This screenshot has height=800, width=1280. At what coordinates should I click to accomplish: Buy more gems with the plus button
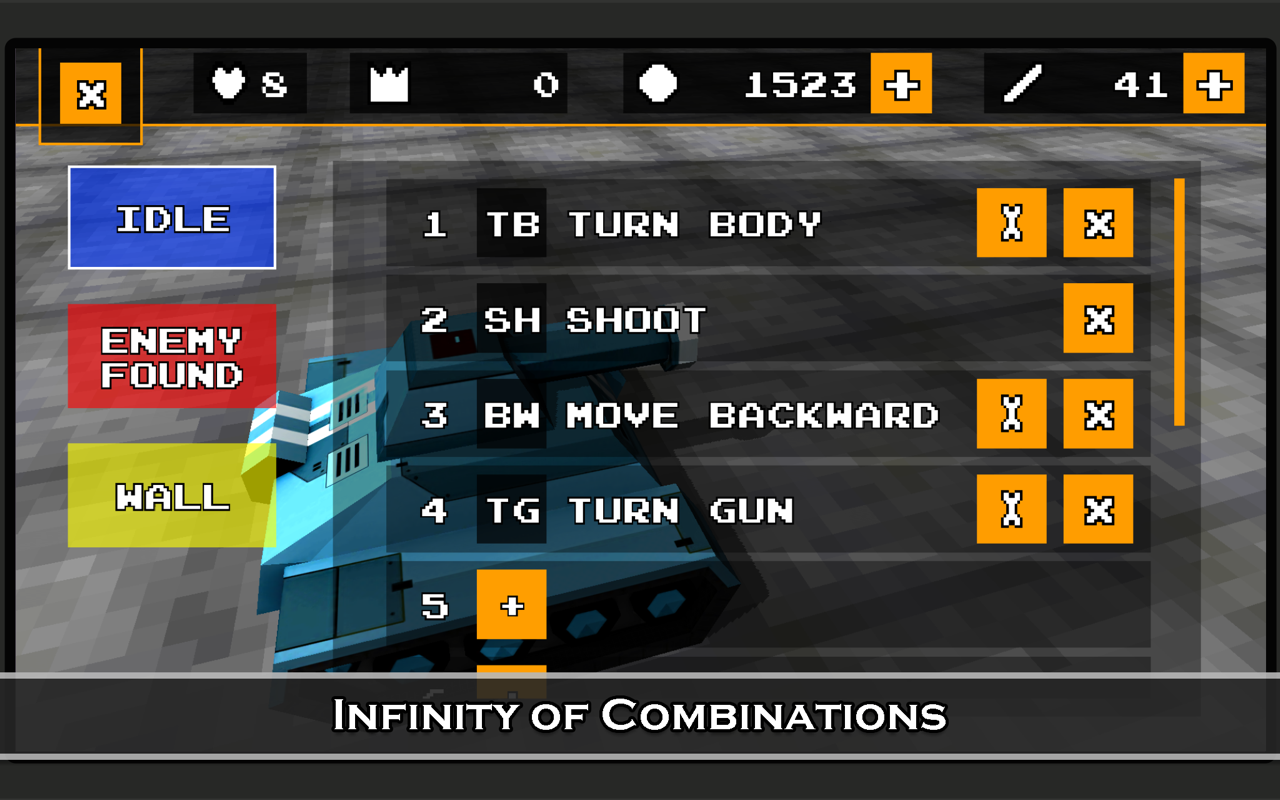[x=901, y=84]
